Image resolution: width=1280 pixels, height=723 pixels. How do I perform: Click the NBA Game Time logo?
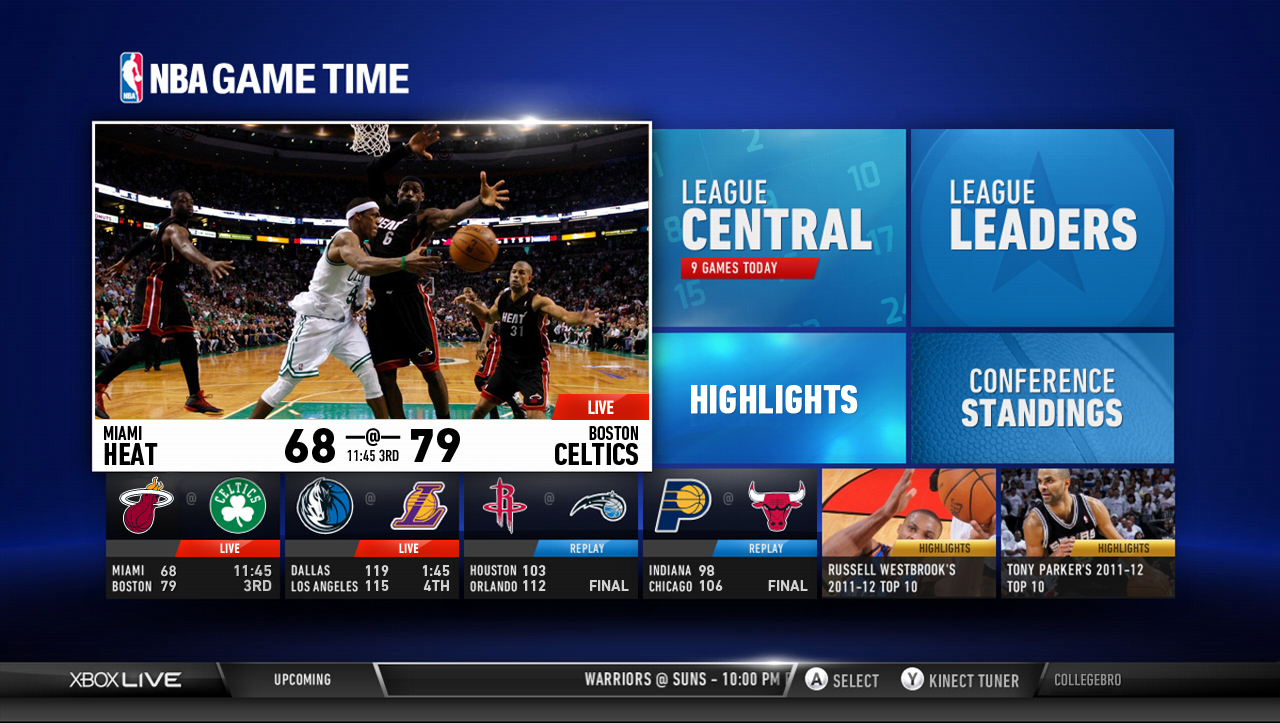click(x=265, y=78)
